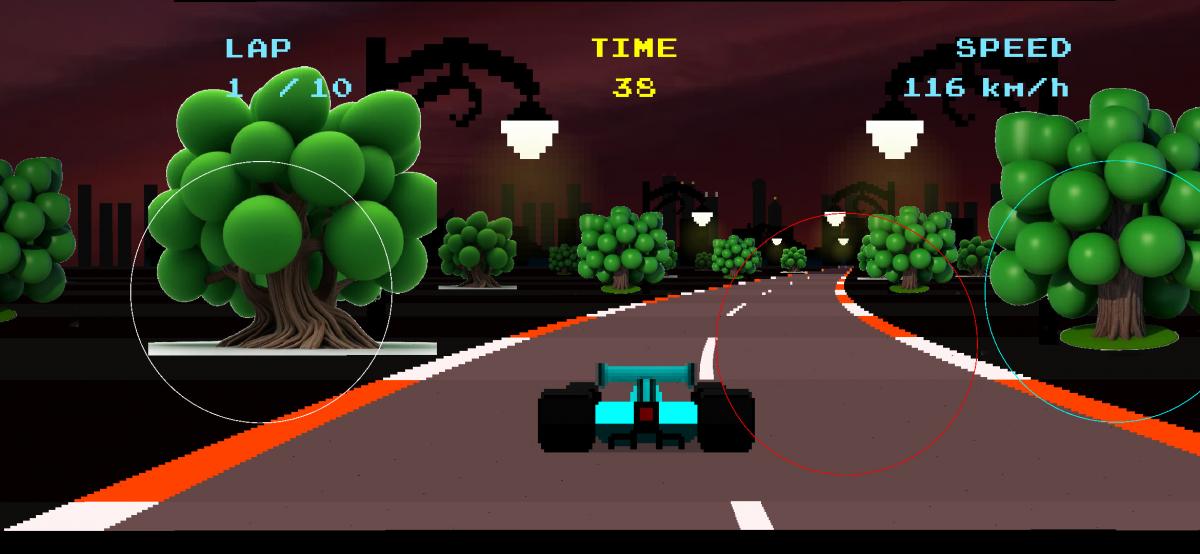Tap the red circle touch control
1200x554 pixels.
pos(845,343)
